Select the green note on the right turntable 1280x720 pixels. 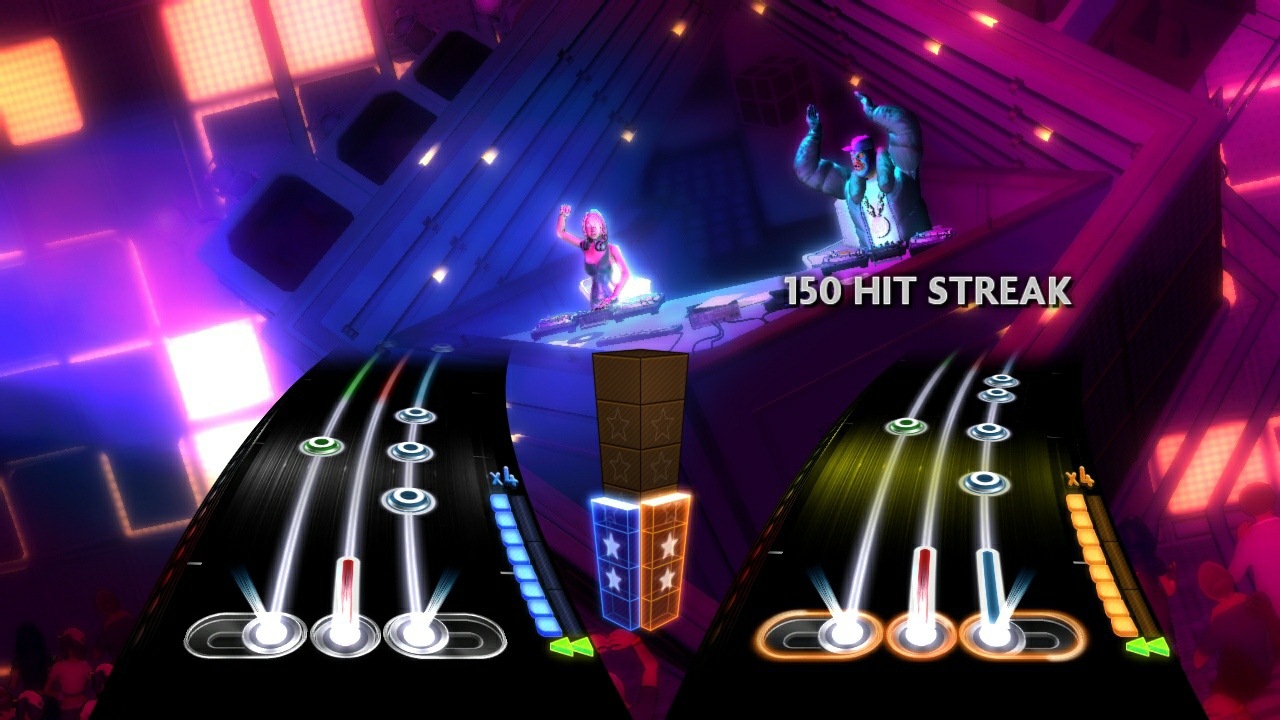click(x=905, y=425)
